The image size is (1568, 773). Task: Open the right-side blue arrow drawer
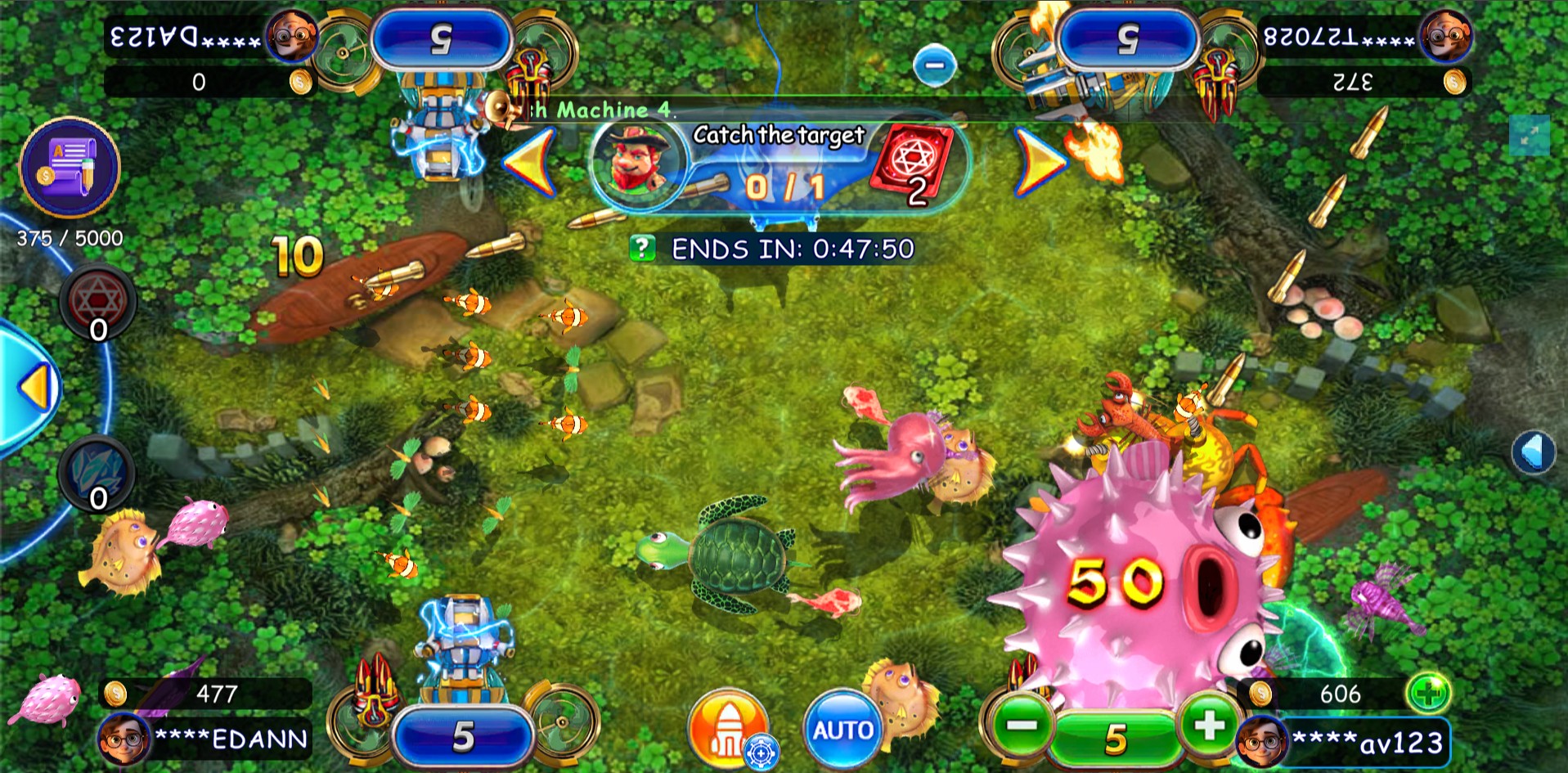[x=1533, y=452]
